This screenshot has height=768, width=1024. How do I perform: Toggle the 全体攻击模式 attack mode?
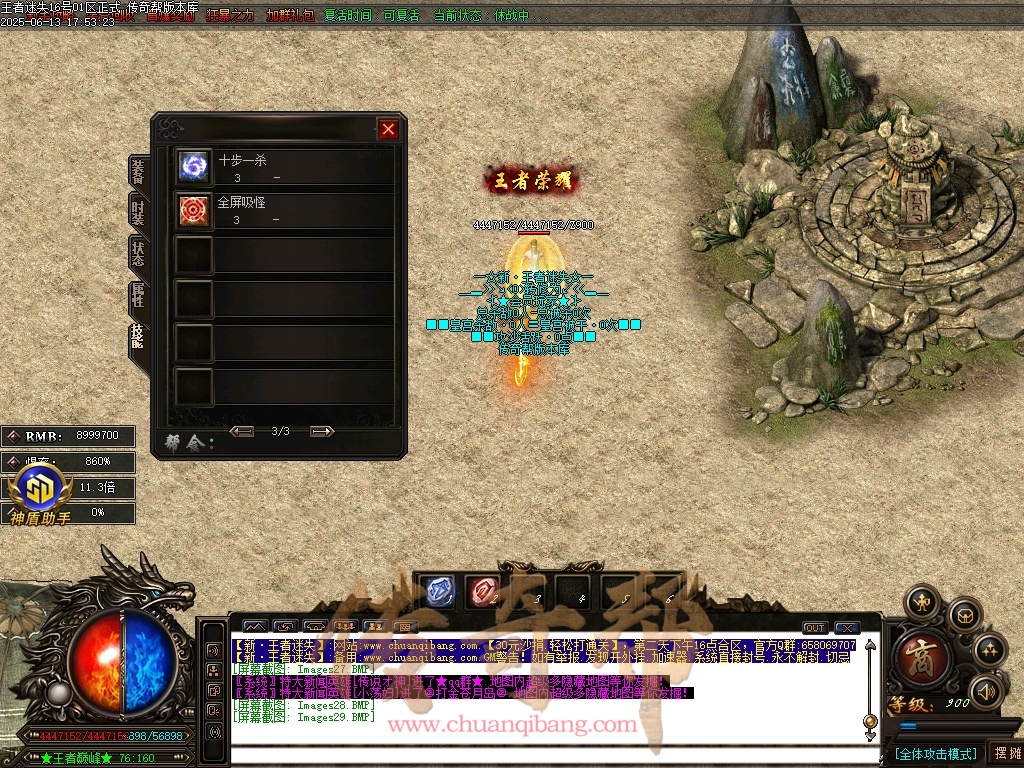[935, 753]
